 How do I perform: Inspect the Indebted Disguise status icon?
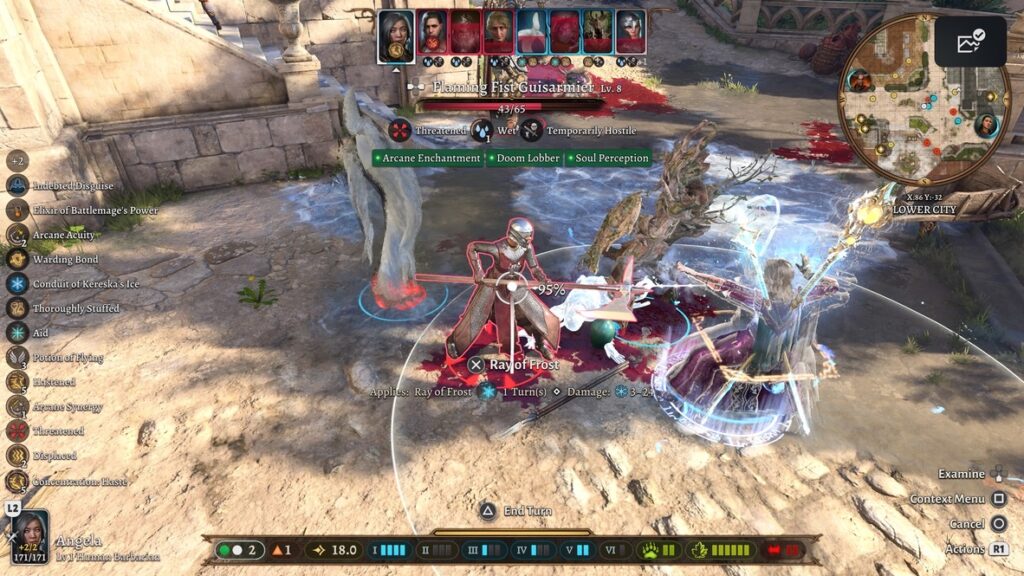pos(17,185)
